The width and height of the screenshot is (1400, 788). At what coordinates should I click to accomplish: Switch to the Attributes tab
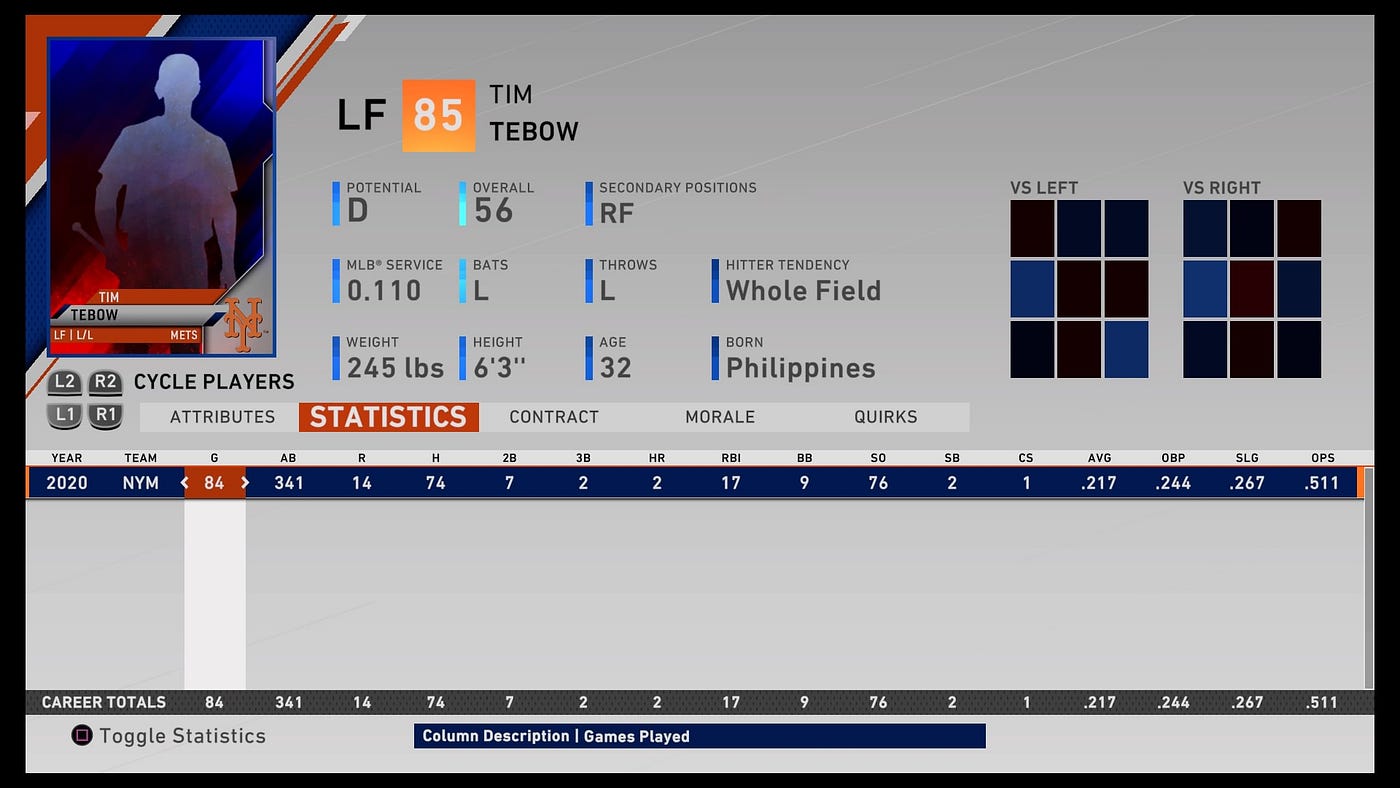click(222, 417)
